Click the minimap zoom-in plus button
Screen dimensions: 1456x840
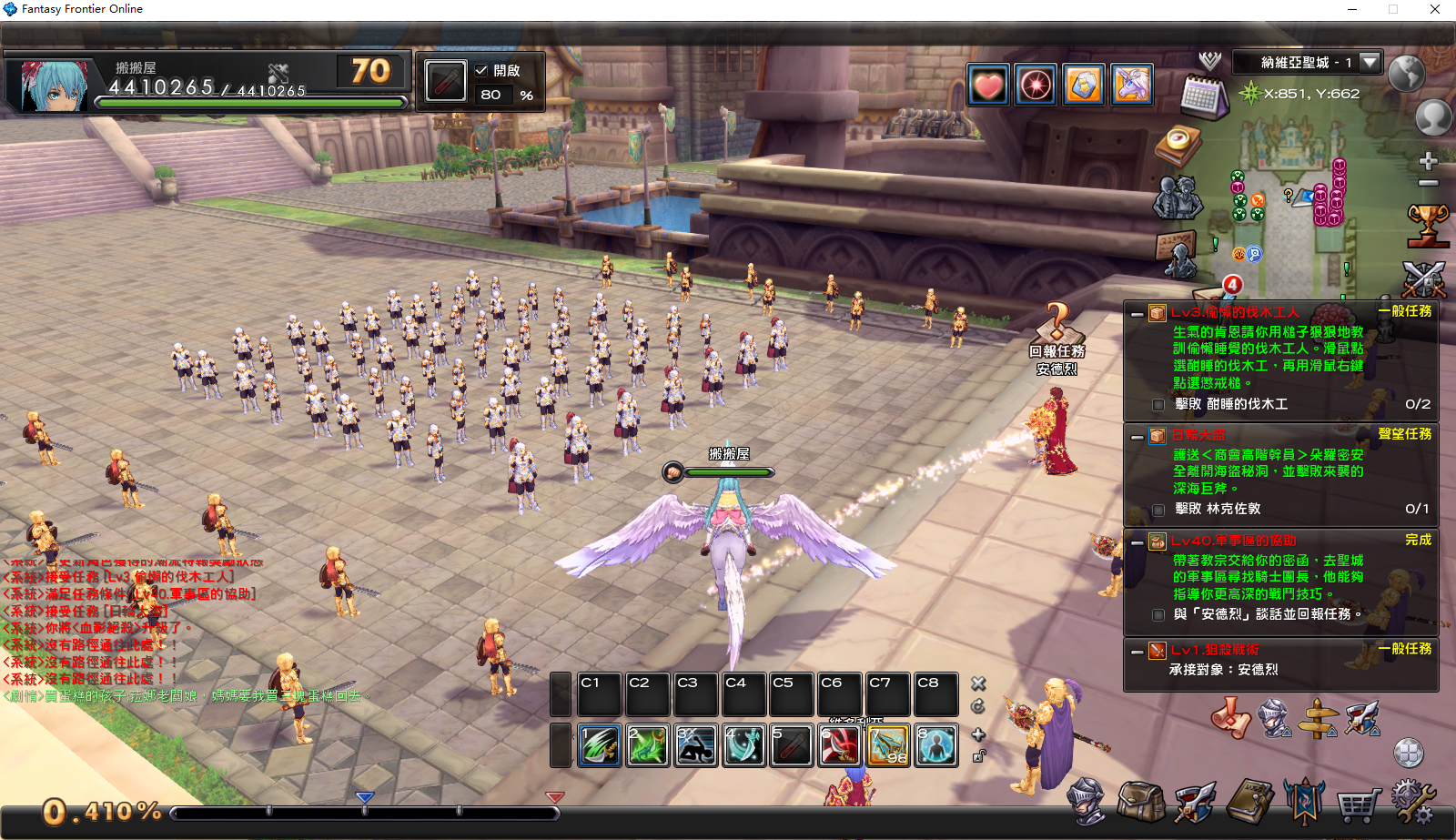(x=1428, y=162)
